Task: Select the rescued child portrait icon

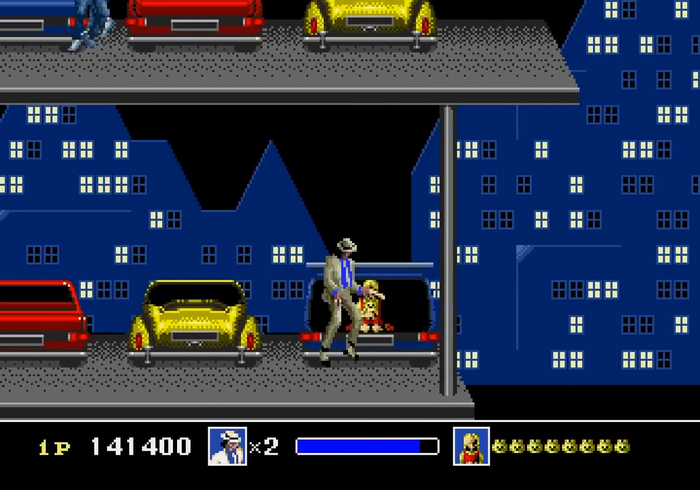Action: [470, 446]
